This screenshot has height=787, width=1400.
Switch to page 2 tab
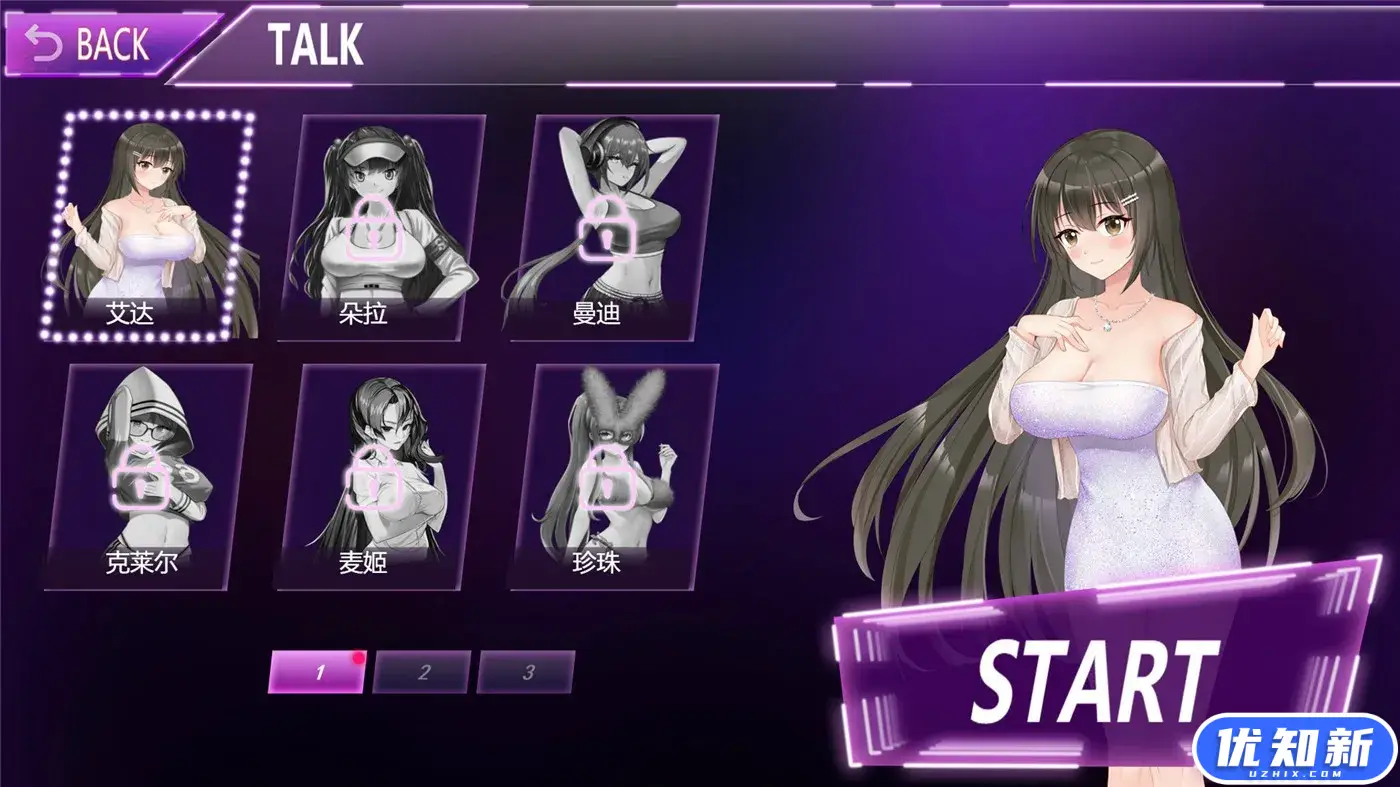point(422,672)
